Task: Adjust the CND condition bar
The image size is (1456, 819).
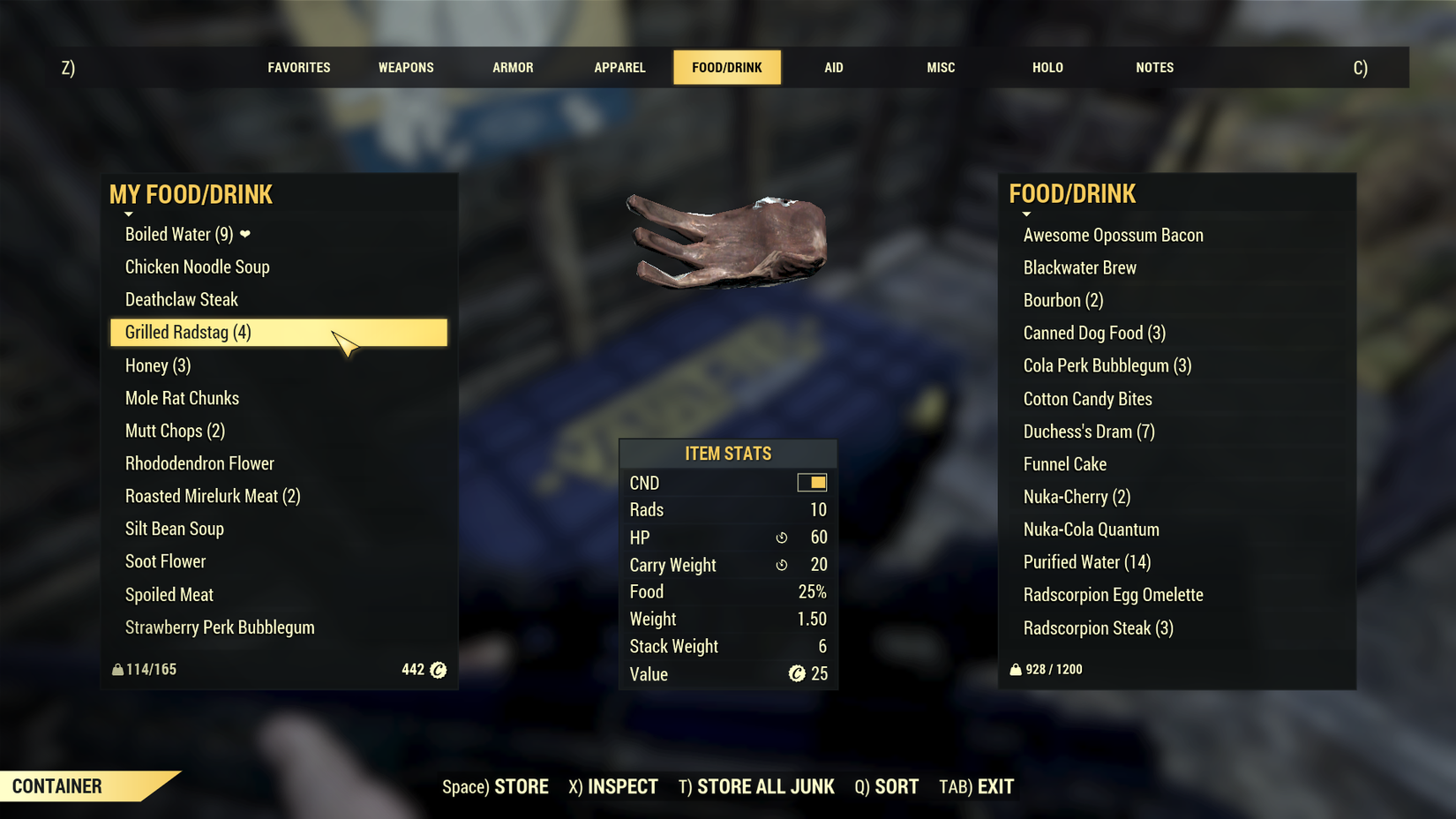Action: tap(813, 482)
